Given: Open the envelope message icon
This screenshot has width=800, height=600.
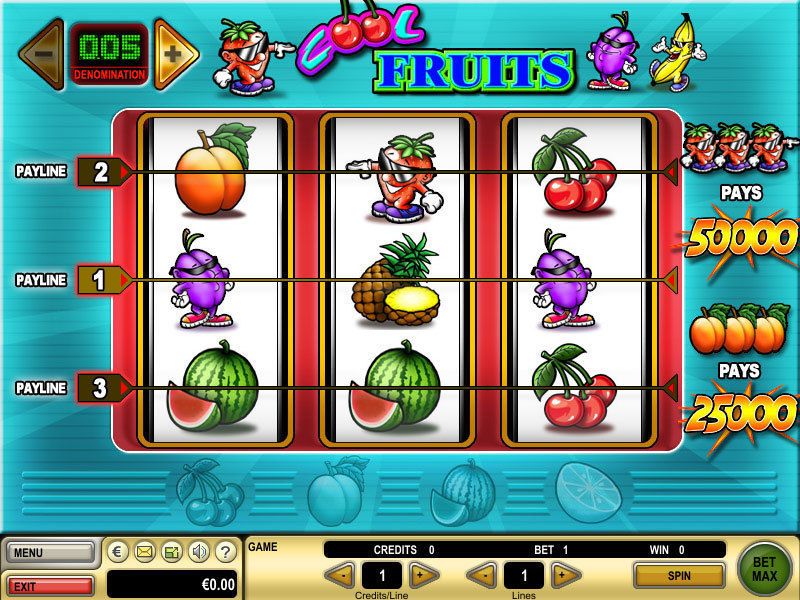Looking at the screenshot, I should point(144,550).
